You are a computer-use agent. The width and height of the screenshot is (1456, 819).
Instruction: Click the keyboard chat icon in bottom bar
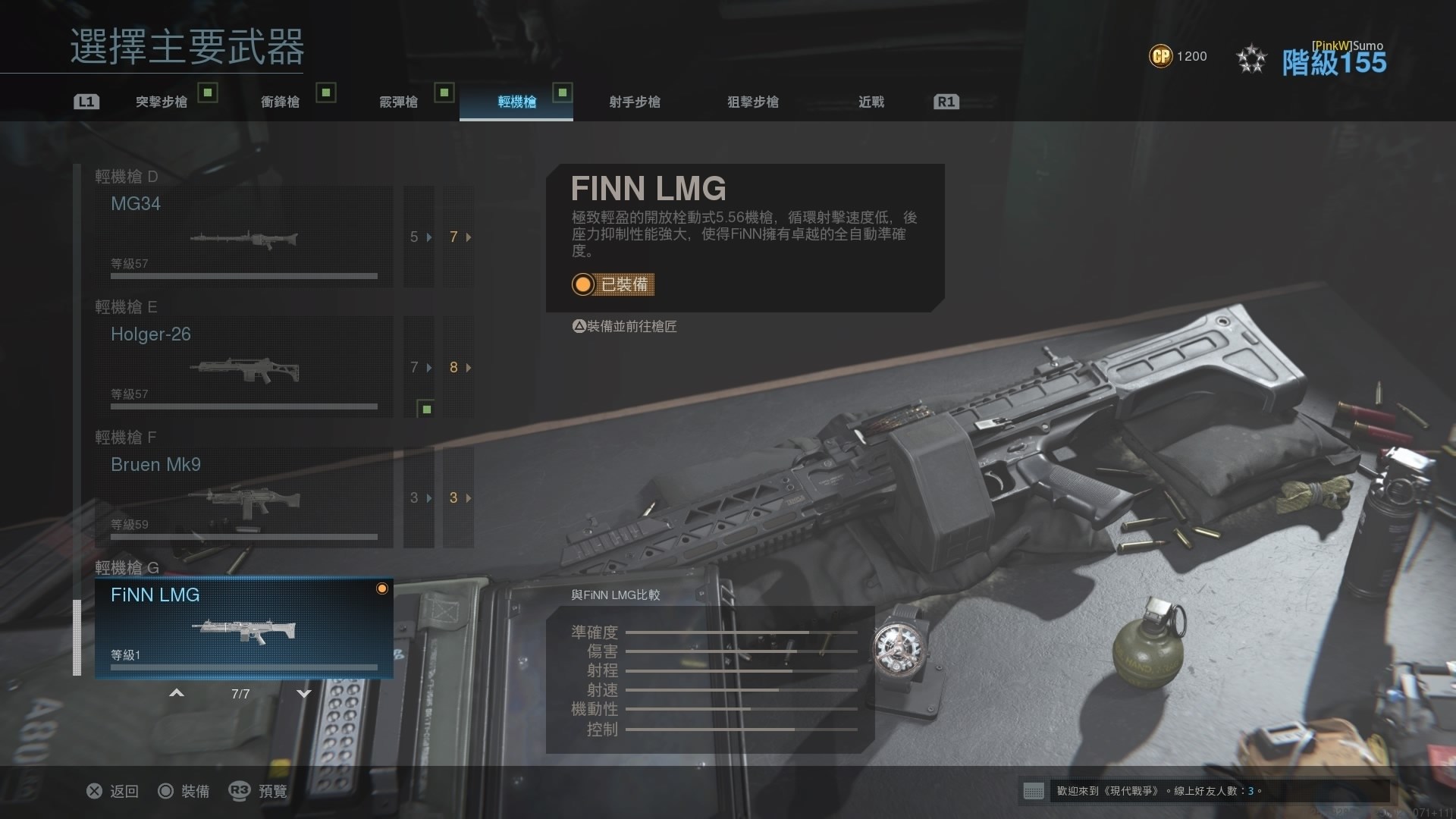point(1034,791)
